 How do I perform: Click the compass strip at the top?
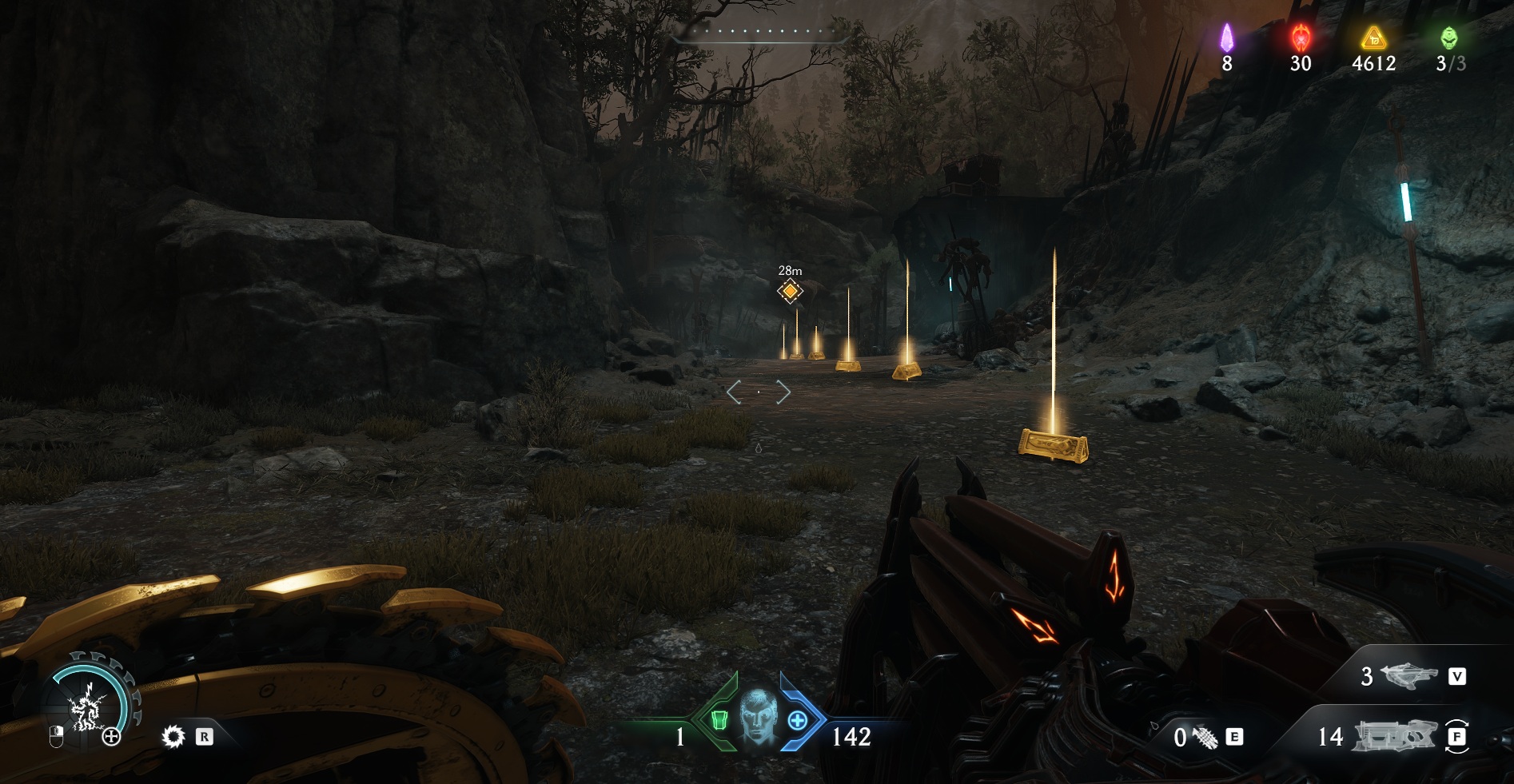(x=758, y=32)
